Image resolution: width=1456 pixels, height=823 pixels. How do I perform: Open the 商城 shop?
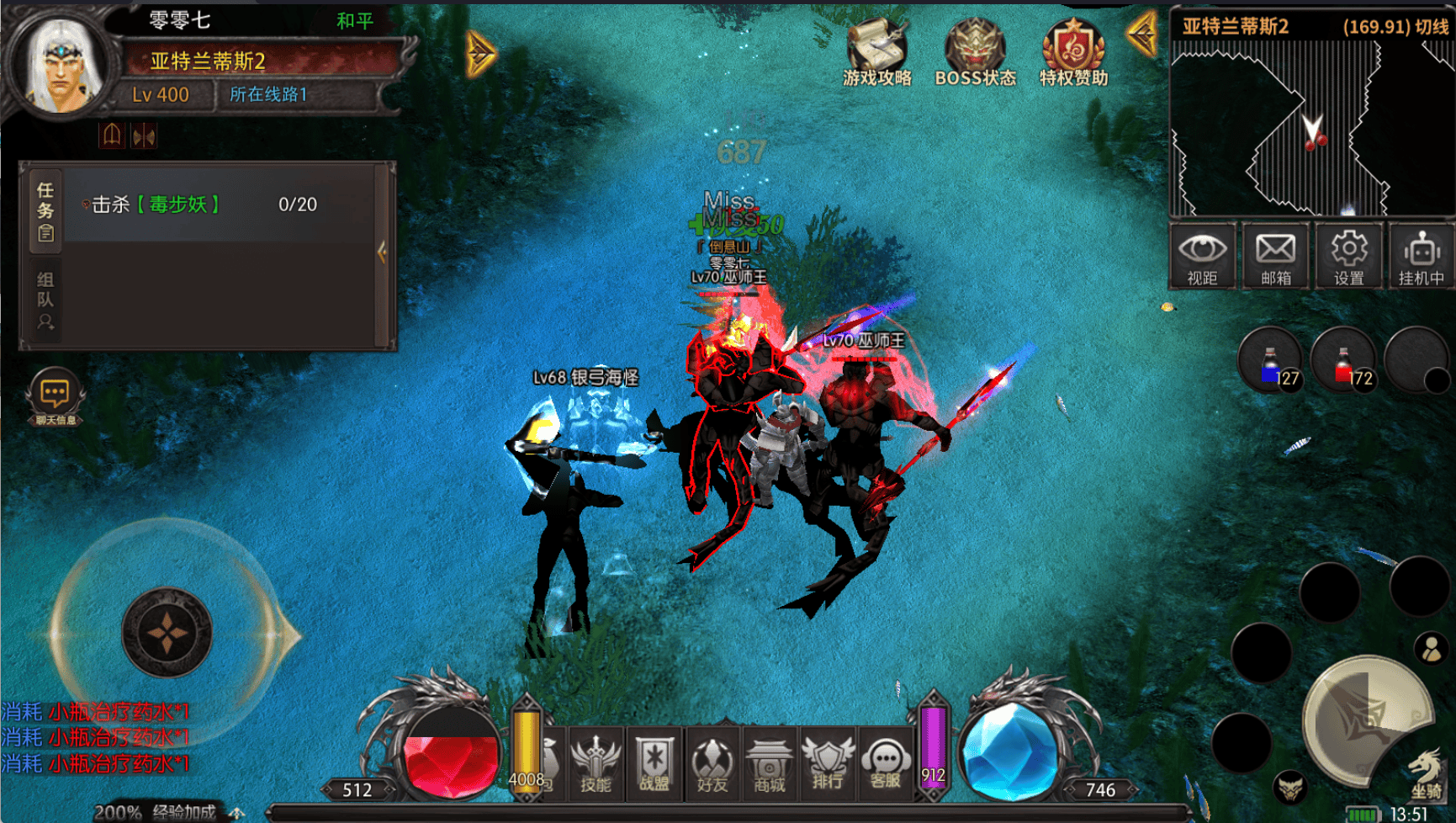[770, 763]
